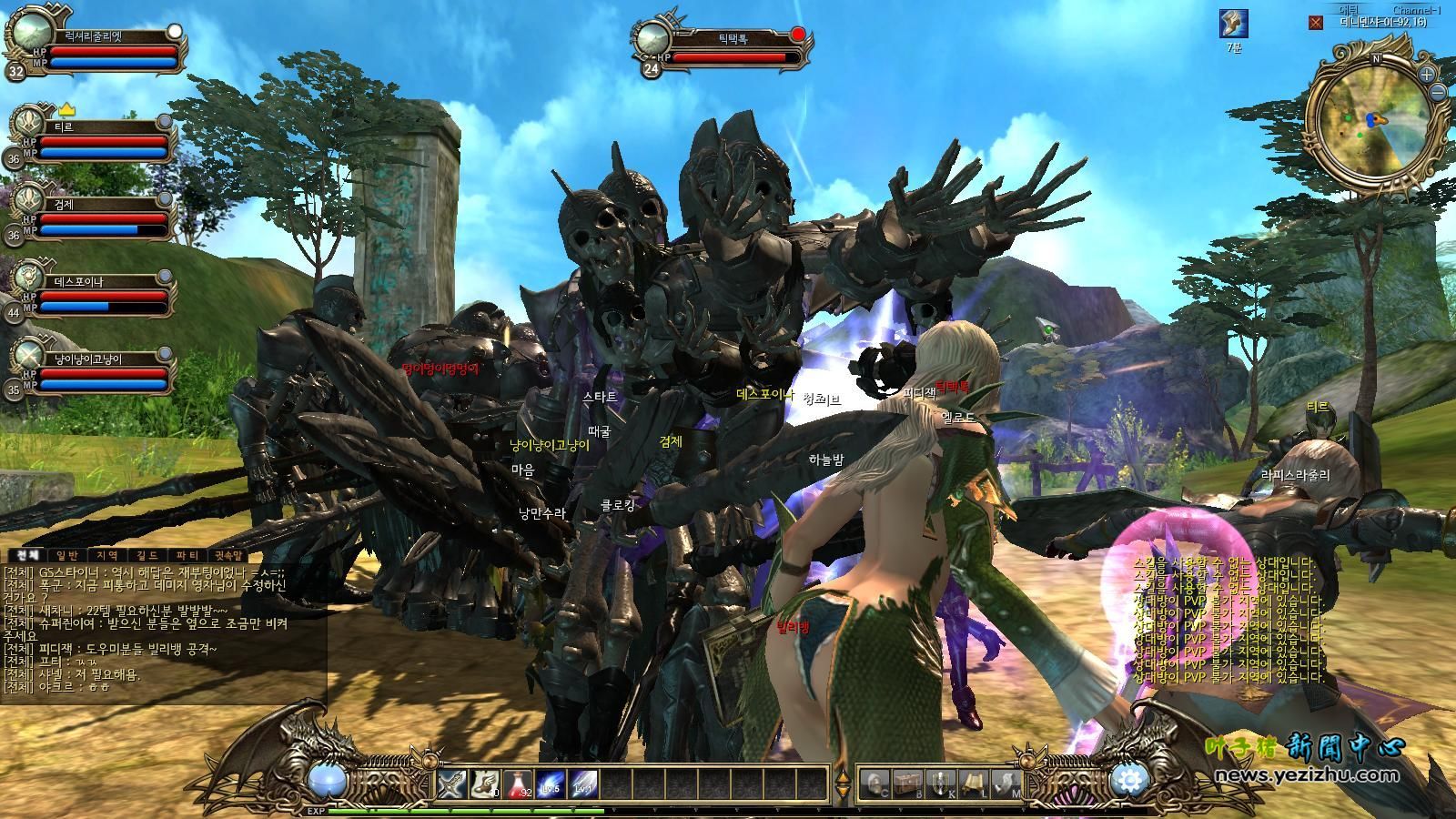Show the 파티 chat tab
The height and width of the screenshot is (819, 1456).
pos(187,555)
